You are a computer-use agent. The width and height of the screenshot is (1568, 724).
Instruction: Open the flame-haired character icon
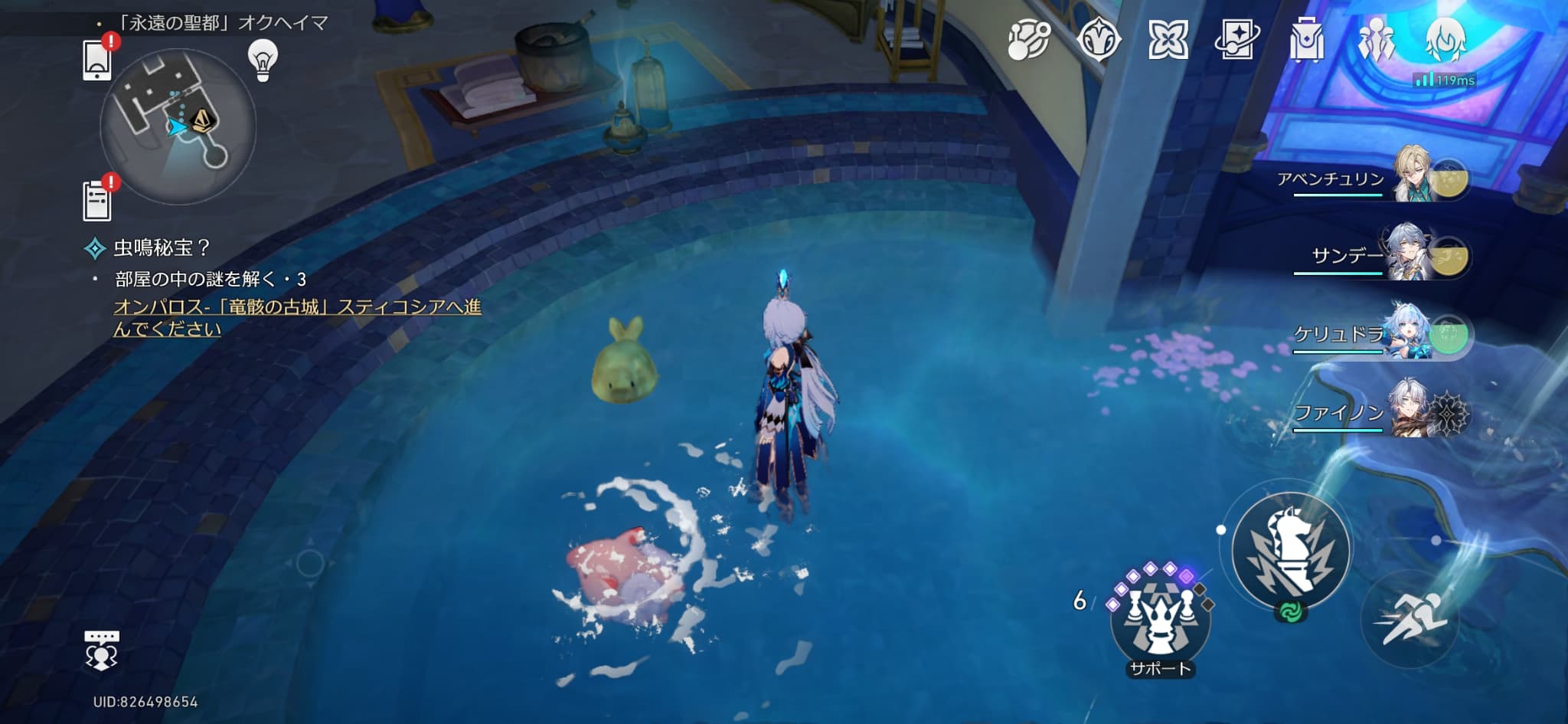click(x=1445, y=40)
